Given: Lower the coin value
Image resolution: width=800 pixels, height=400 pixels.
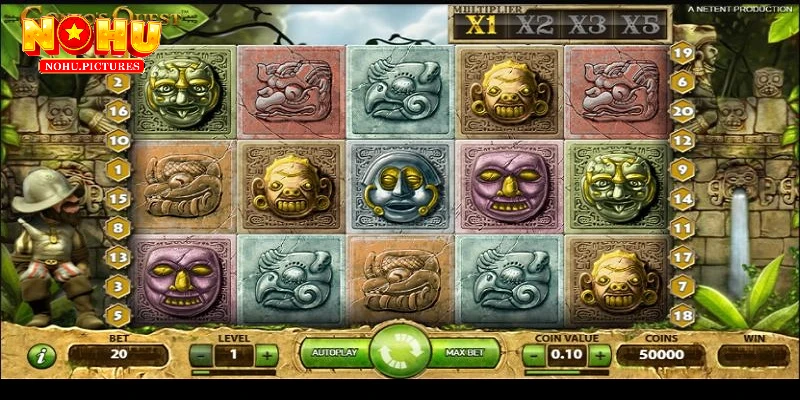Looking at the screenshot, I should (534, 355).
